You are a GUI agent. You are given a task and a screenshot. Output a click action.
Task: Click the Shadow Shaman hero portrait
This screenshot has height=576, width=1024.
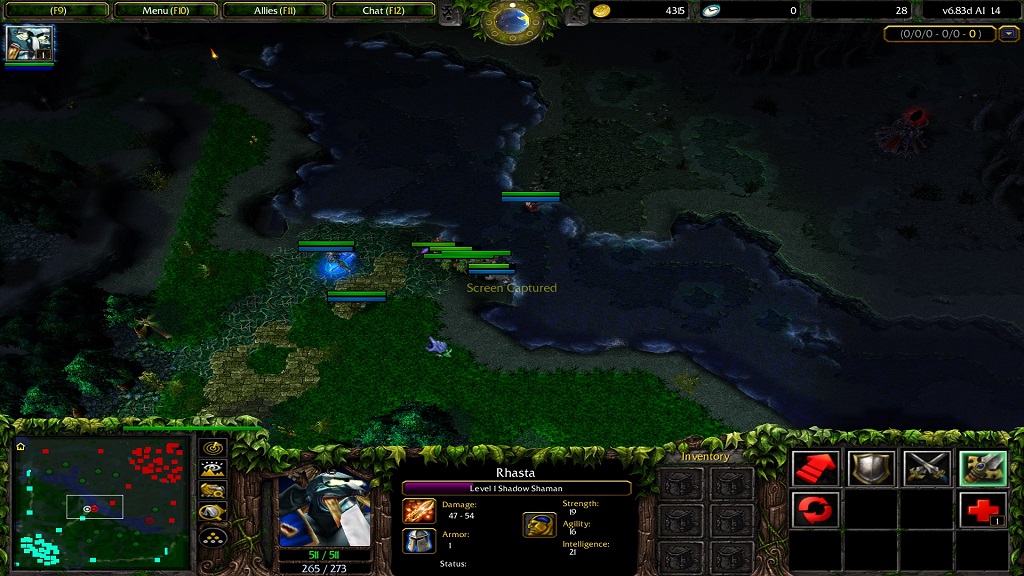323,509
